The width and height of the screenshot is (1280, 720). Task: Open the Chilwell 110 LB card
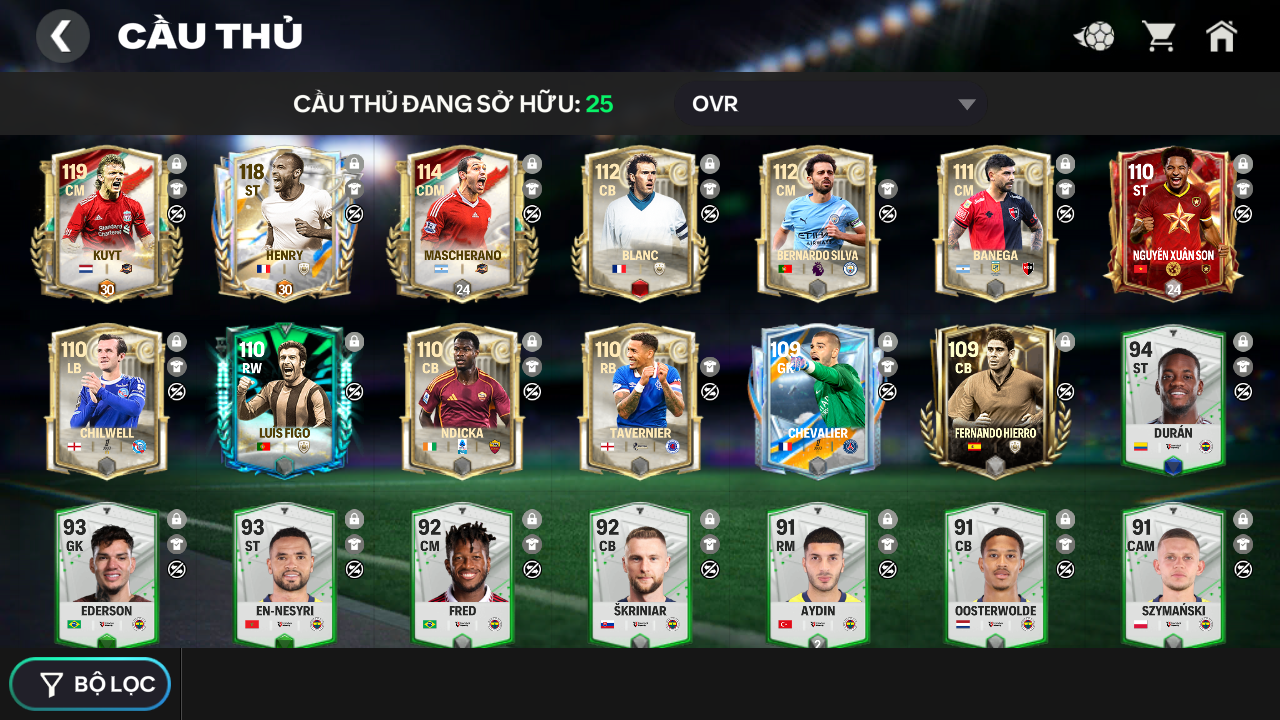[107, 401]
